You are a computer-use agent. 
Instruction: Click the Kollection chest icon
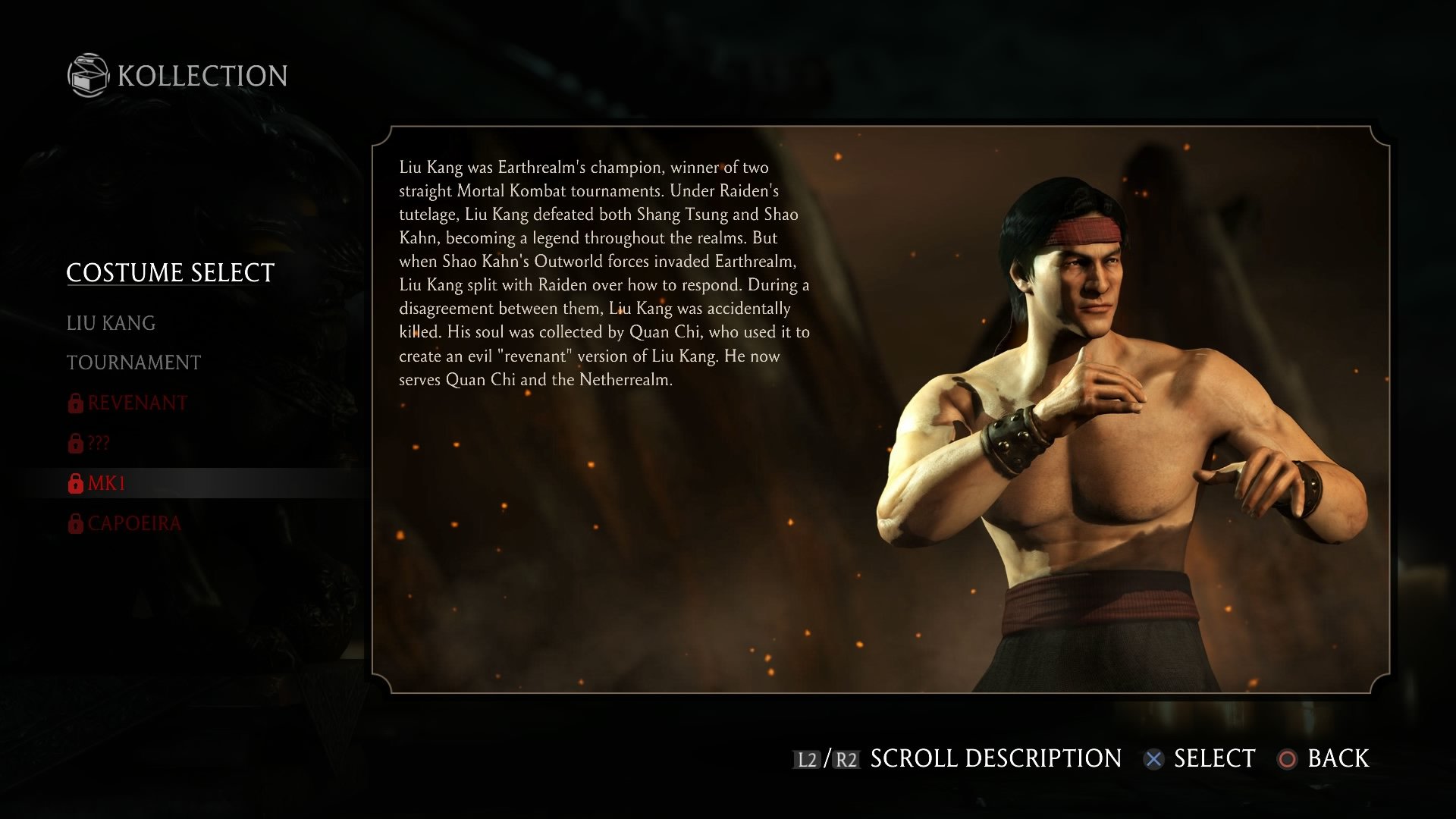point(88,75)
